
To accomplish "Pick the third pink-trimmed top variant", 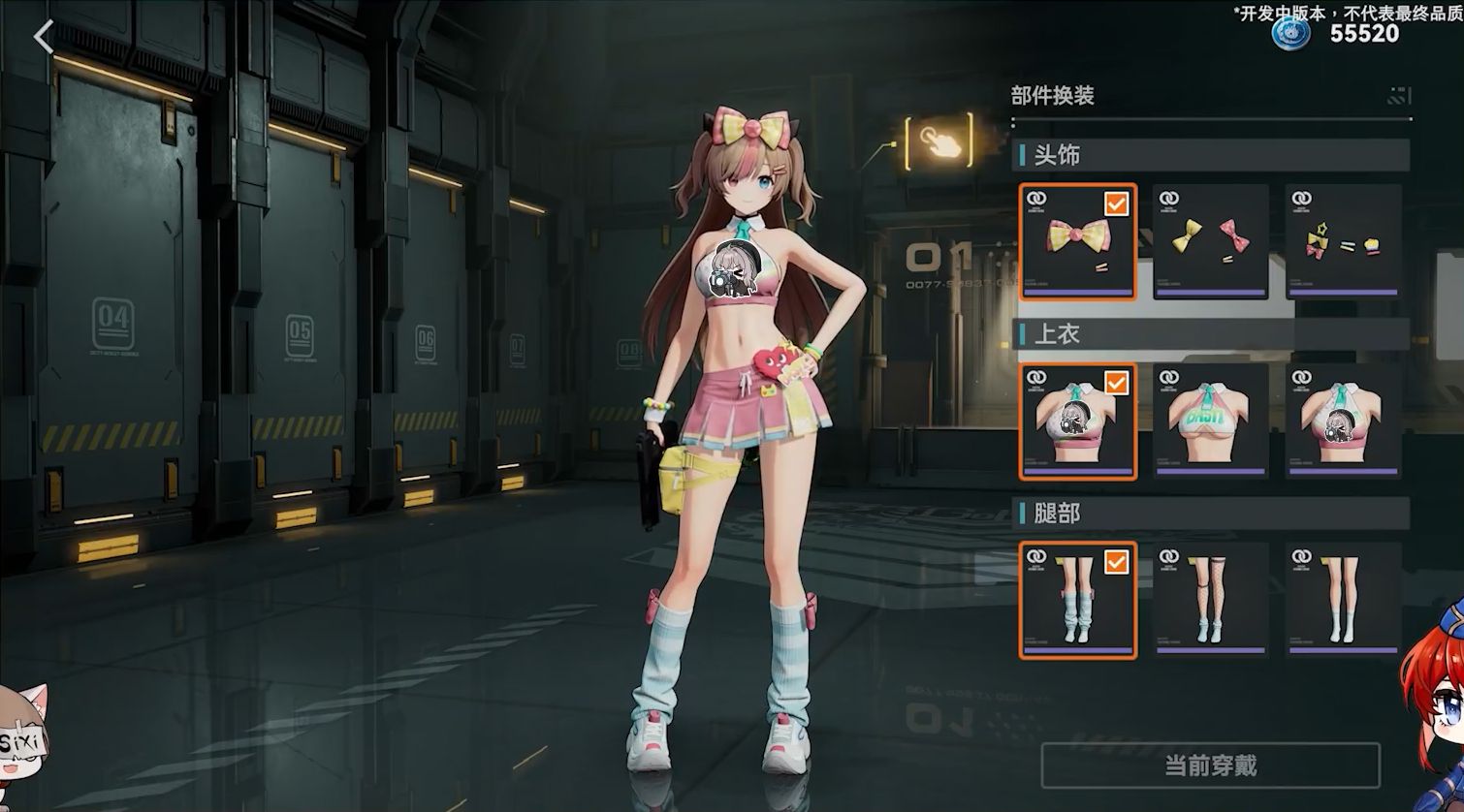I will (x=1343, y=421).
